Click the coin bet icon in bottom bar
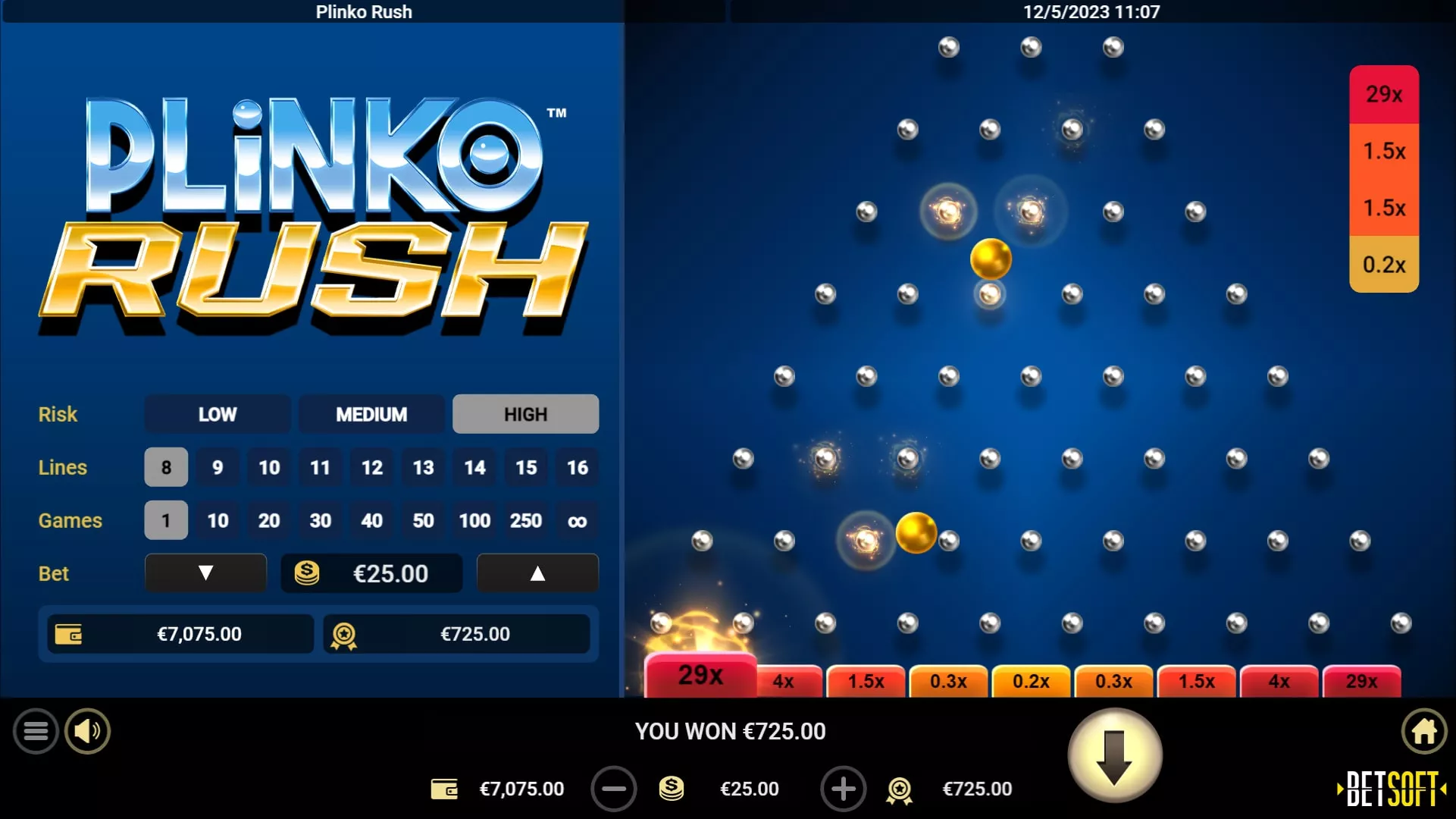This screenshot has height=819, width=1456. tap(672, 789)
